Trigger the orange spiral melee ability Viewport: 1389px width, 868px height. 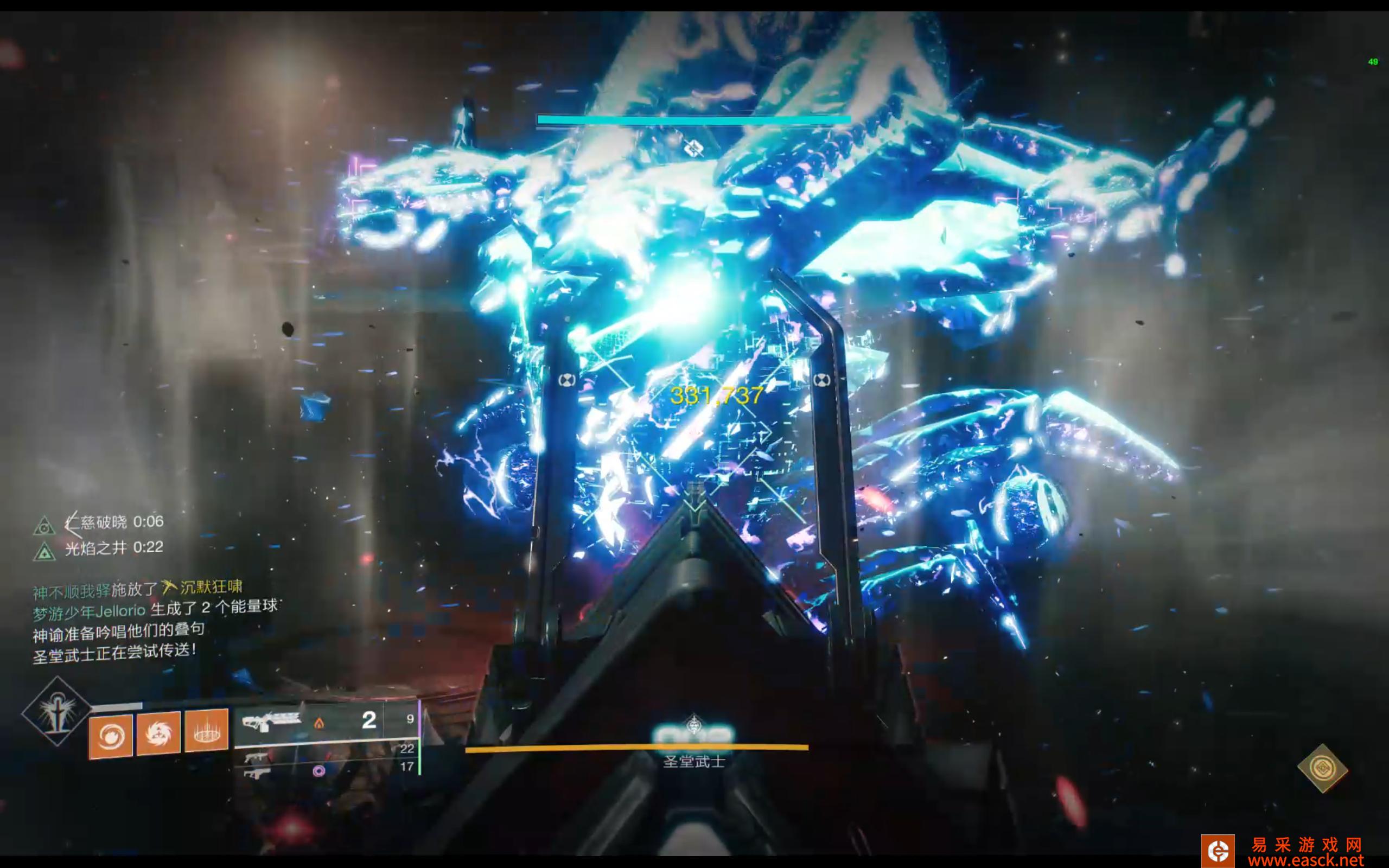tap(158, 733)
